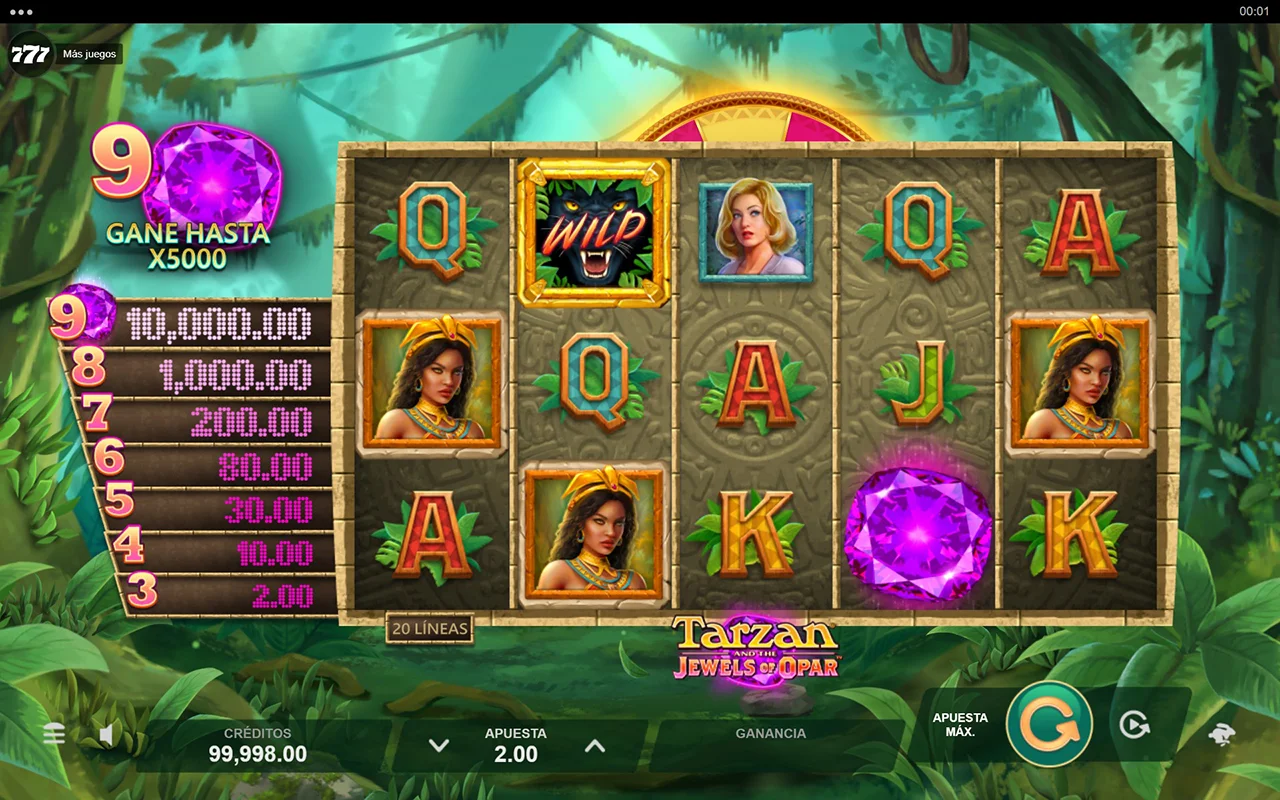Spin the reels with the green button
The width and height of the screenshot is (1280, 800).
pos(1049,724)
